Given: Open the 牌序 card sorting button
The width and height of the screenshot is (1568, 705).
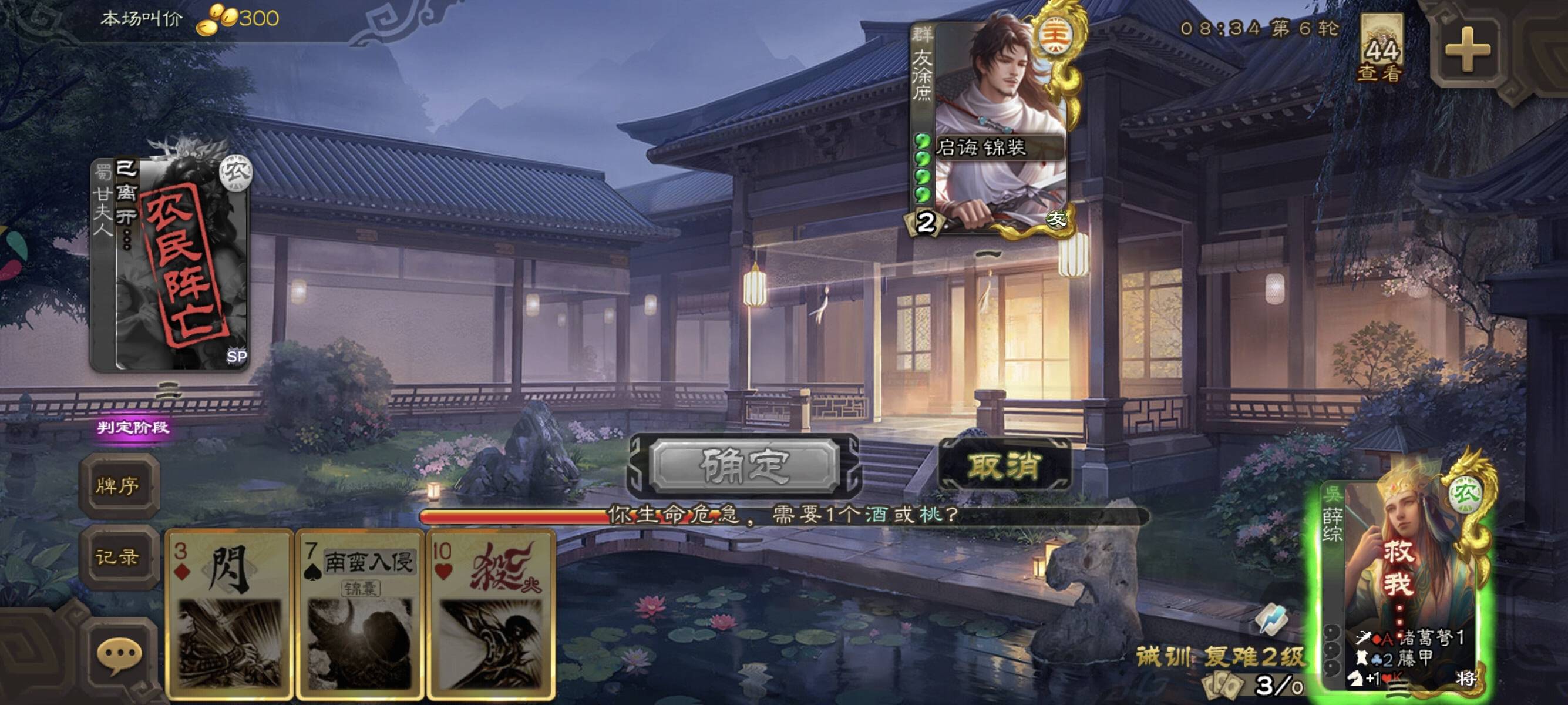Looking at the screenshot, I should (x=118, y=485).
